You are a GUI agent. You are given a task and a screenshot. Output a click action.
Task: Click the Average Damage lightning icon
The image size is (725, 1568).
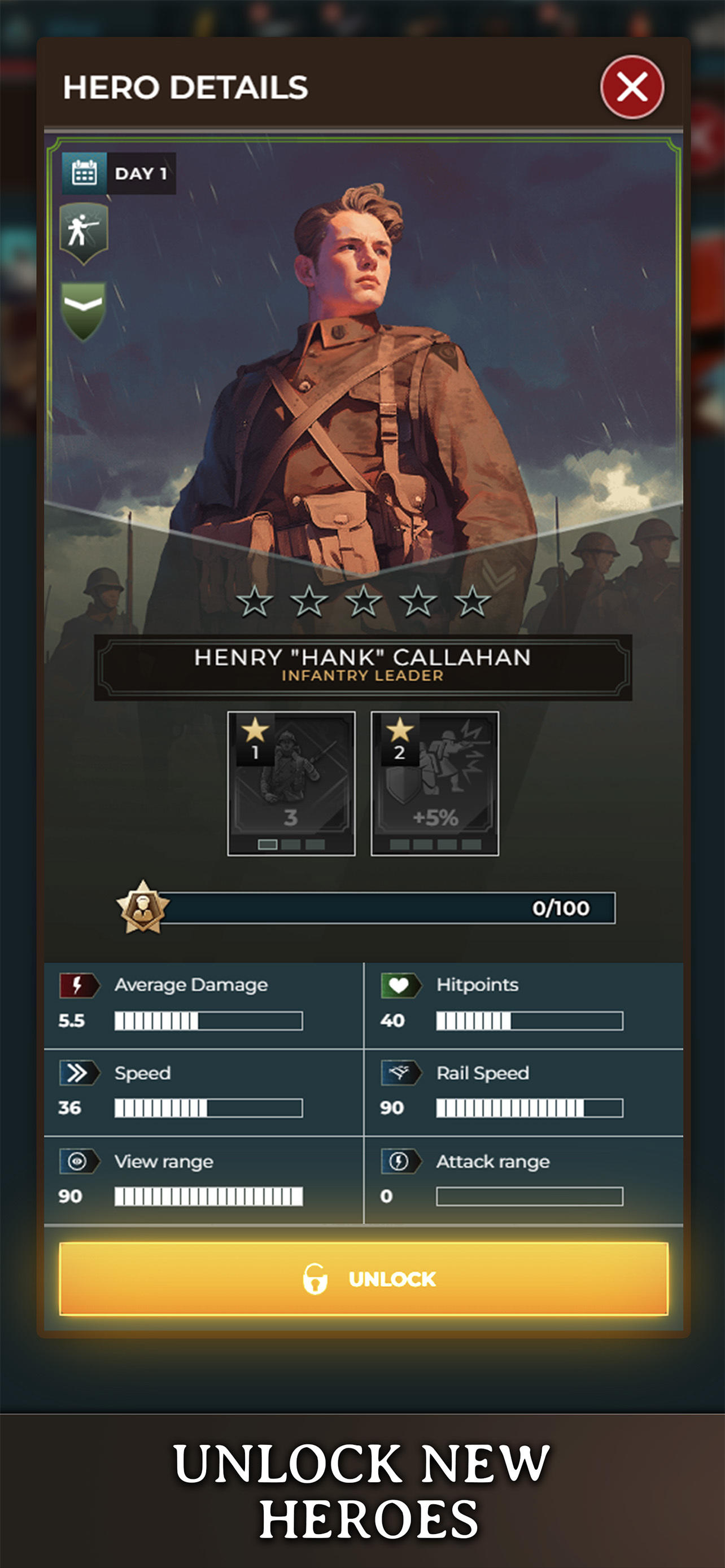[x=79, y=985]
